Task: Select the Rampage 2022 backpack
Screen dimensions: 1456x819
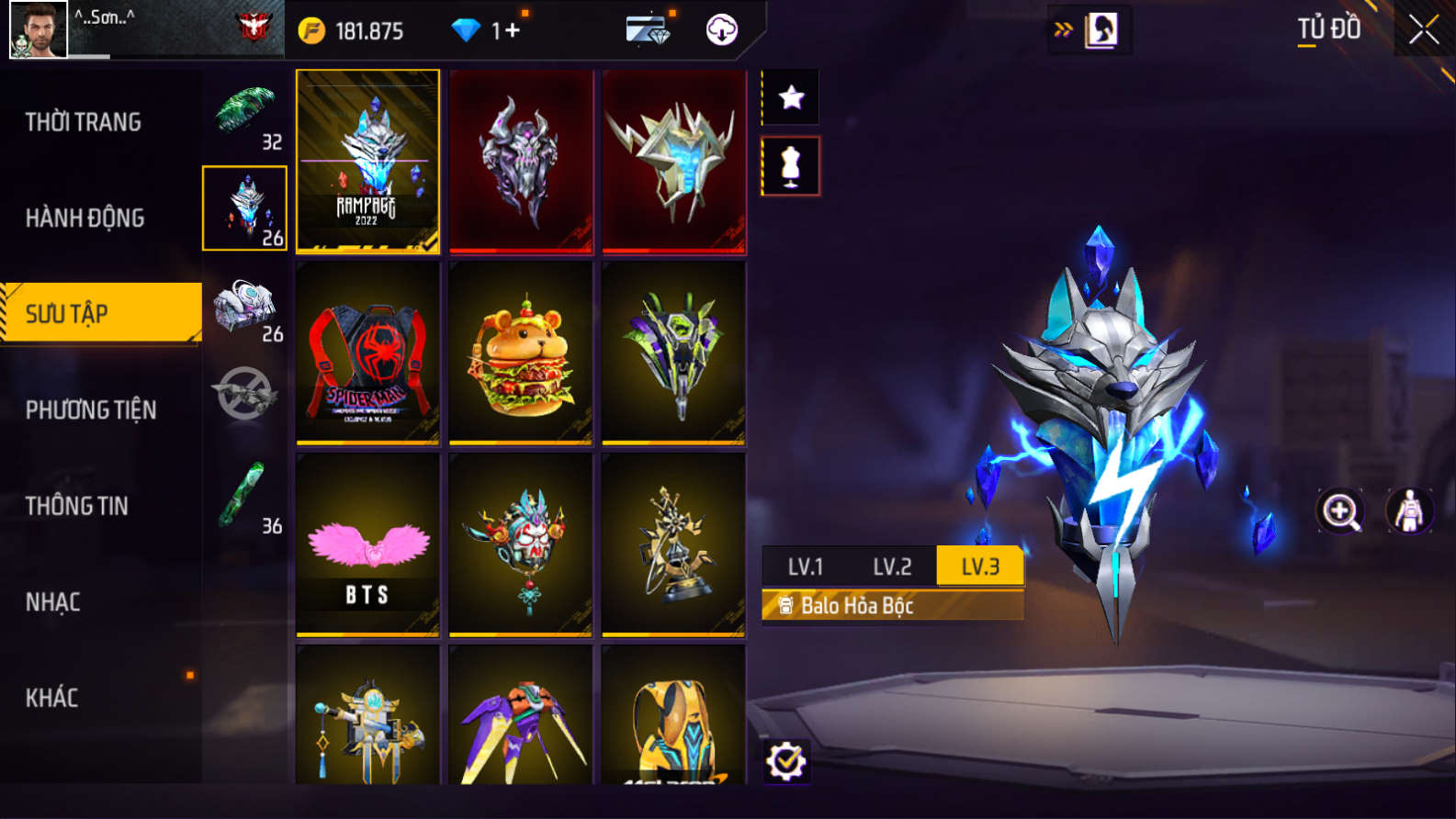Action: point(367,162)
